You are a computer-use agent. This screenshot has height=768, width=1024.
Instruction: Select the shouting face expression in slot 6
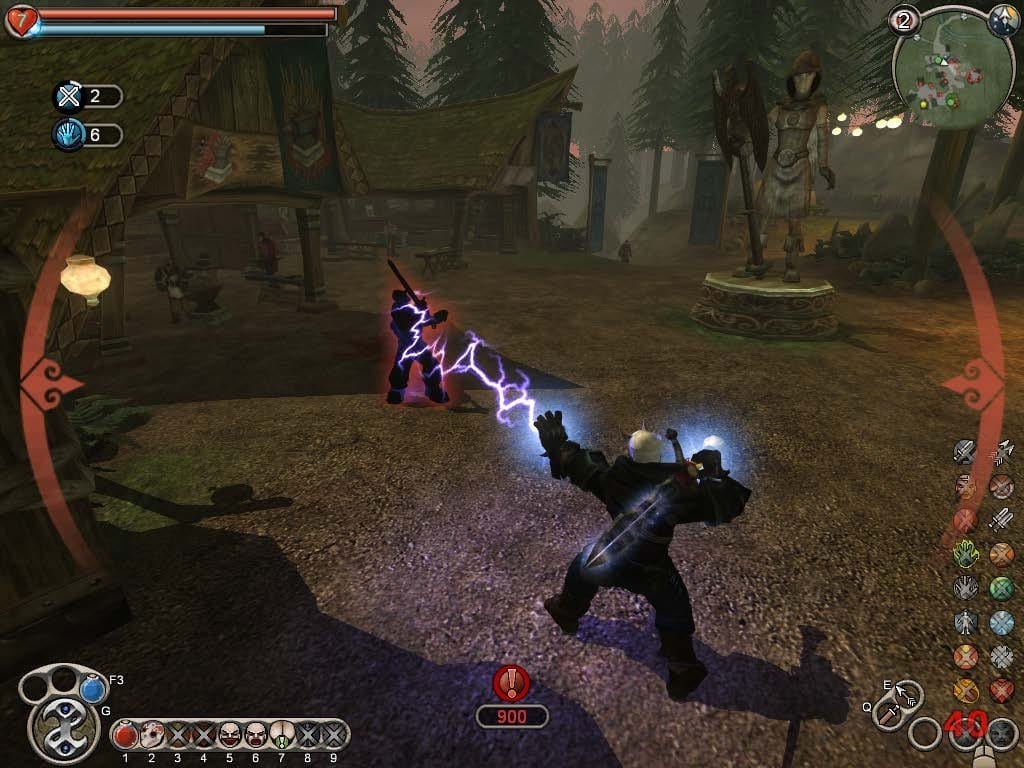coord(256,735)
